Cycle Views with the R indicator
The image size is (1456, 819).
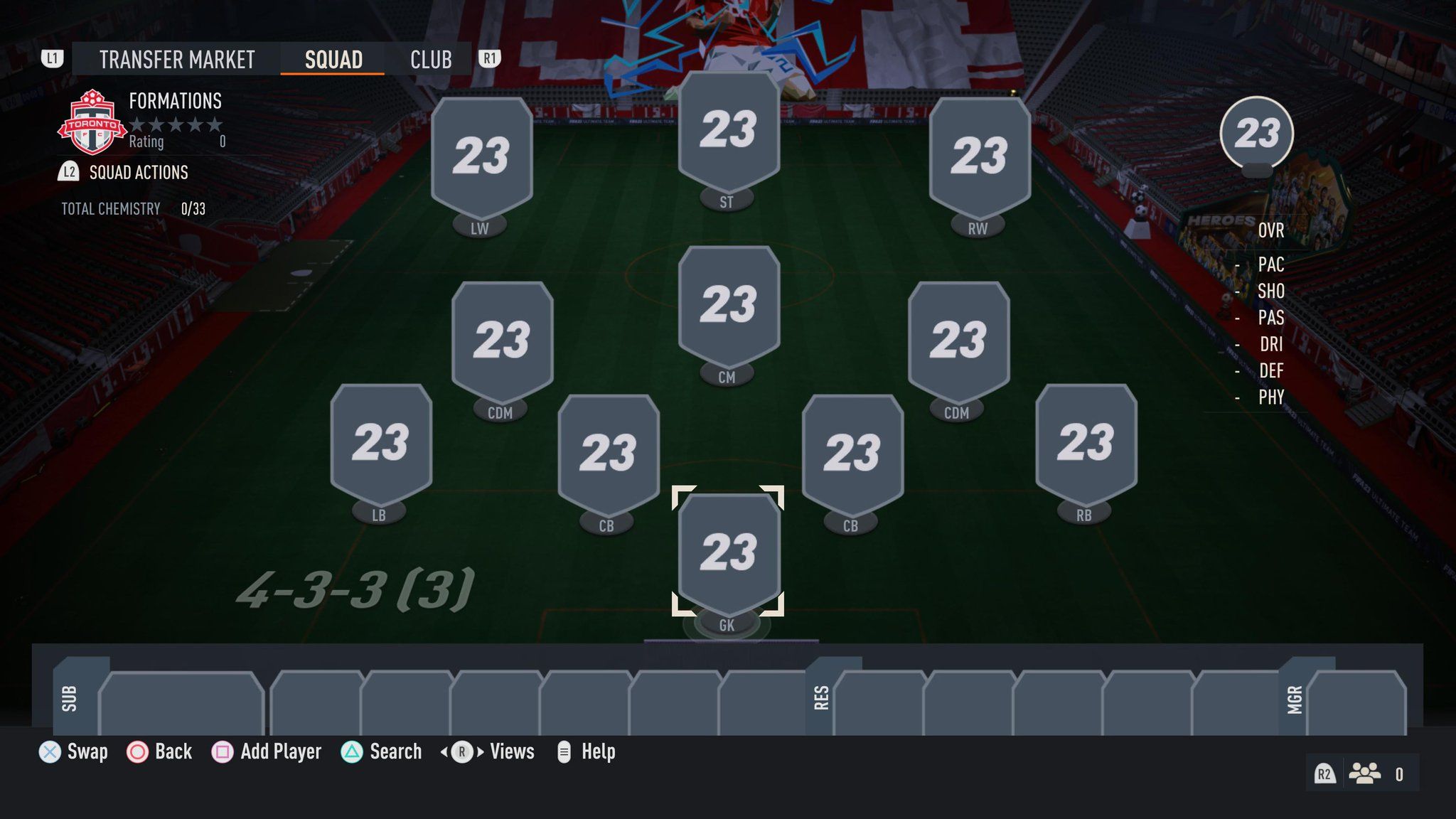coord(464,751)
